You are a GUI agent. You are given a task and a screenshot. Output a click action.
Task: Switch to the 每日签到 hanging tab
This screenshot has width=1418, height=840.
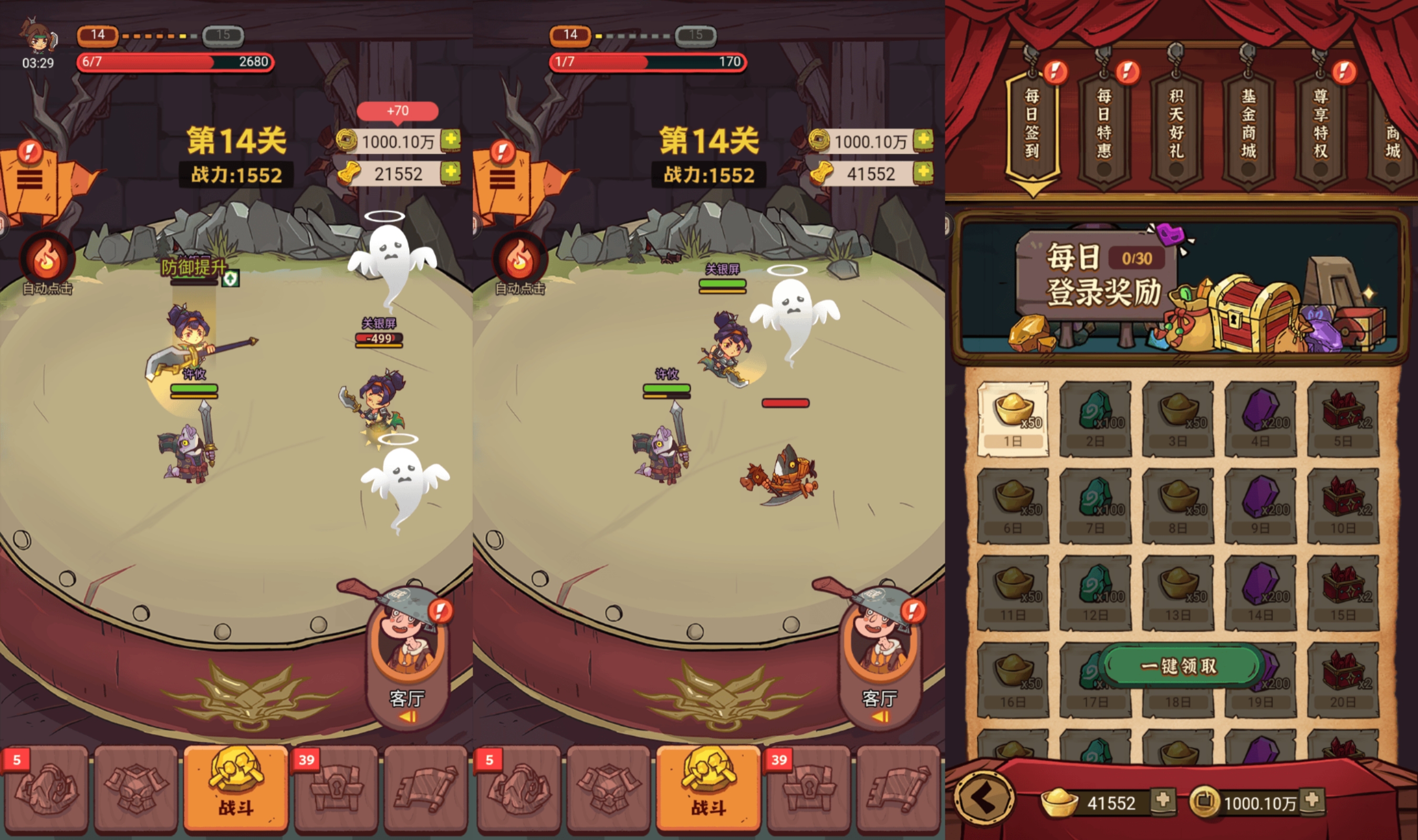point(1032,125)
